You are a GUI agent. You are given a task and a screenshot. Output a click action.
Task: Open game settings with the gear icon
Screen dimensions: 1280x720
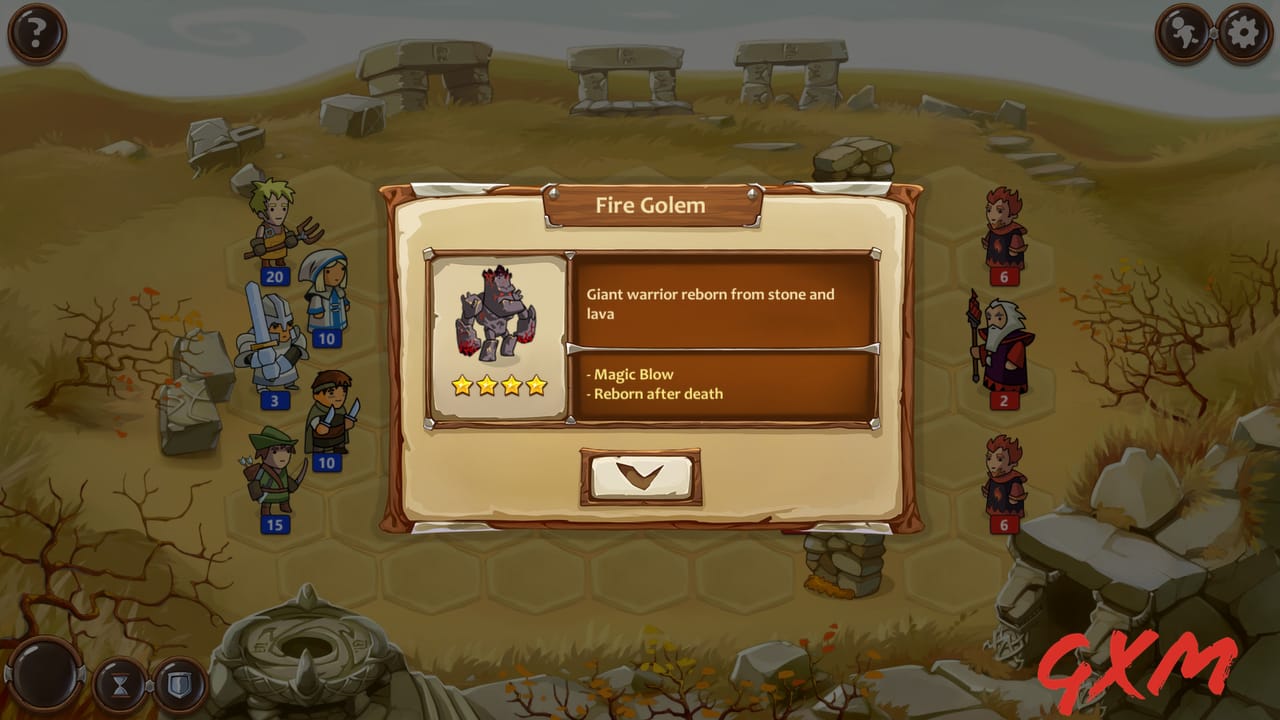(x=1243, y=33)
